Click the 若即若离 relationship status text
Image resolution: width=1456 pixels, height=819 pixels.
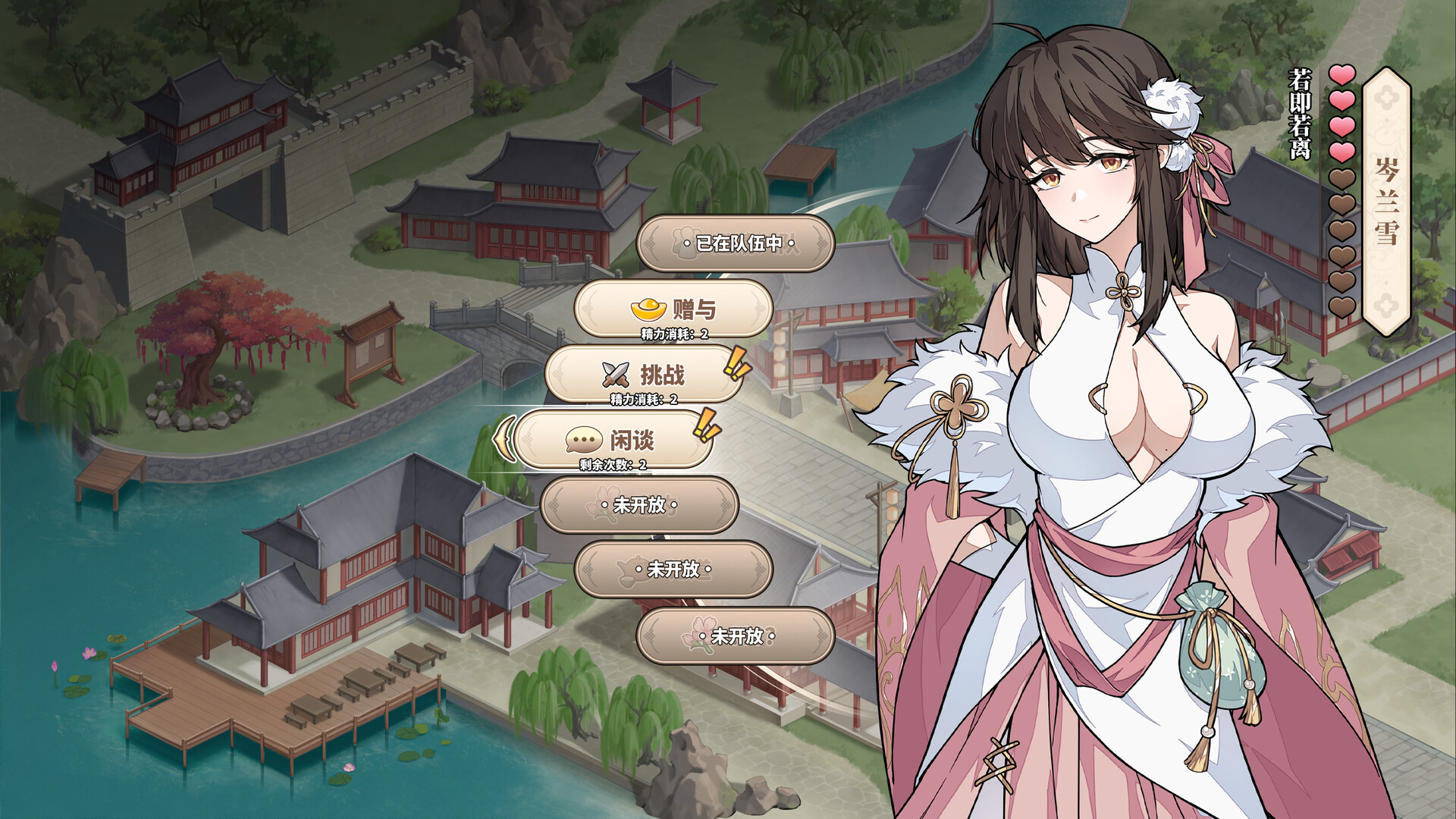point(1298,111)
